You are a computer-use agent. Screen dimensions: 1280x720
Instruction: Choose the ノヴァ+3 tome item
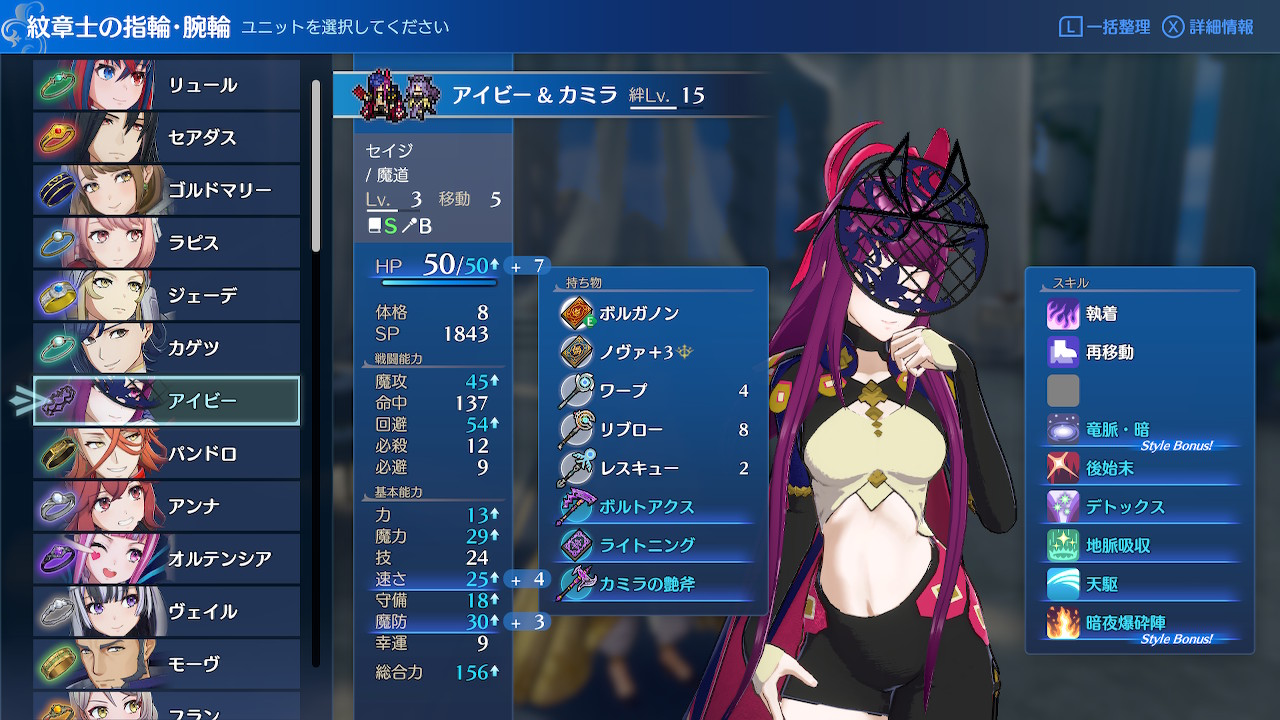tap(653, 352)
